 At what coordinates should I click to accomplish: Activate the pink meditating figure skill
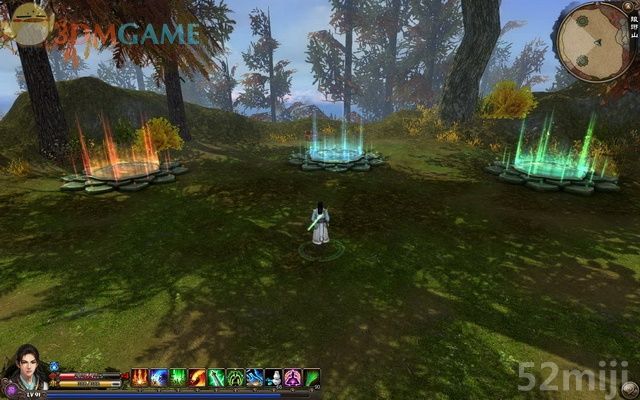293,377
